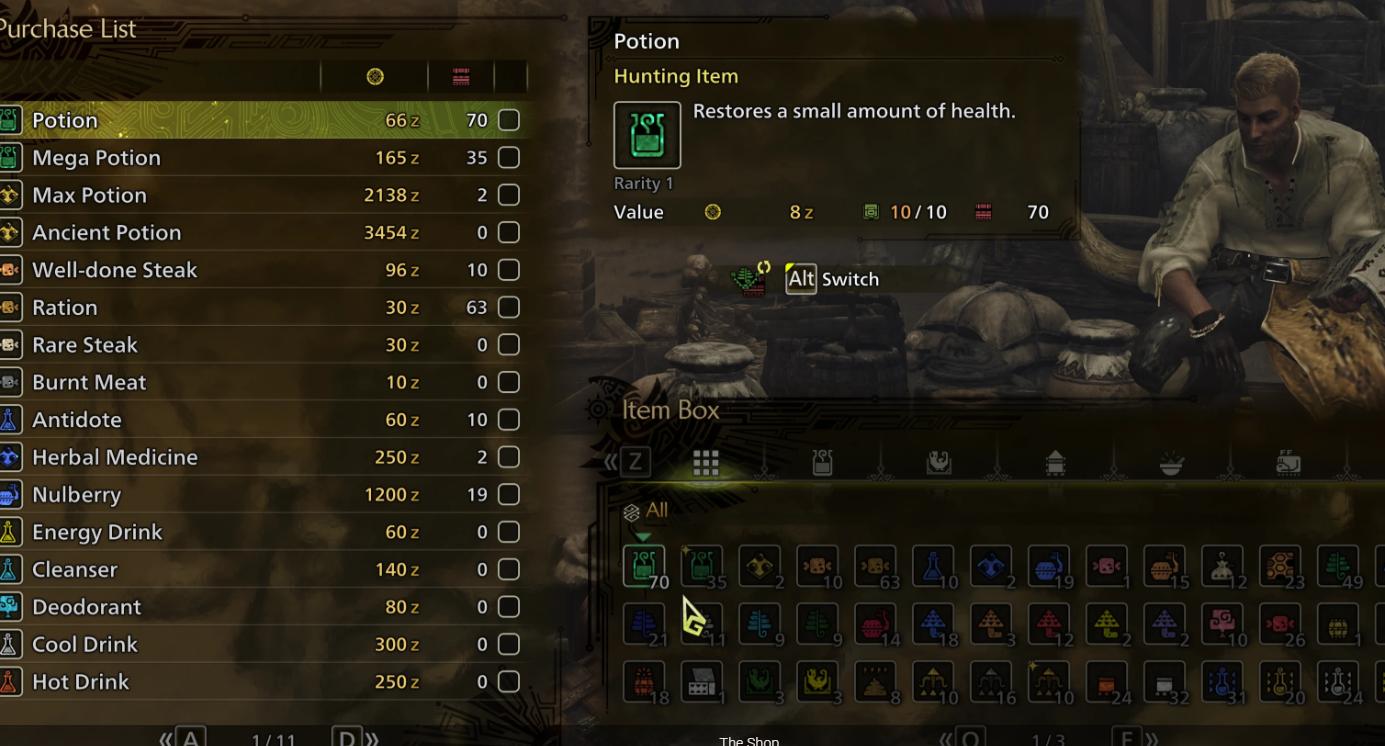
Task: Select the Mega Potion slot holding 35
Action: click(702, 566)
